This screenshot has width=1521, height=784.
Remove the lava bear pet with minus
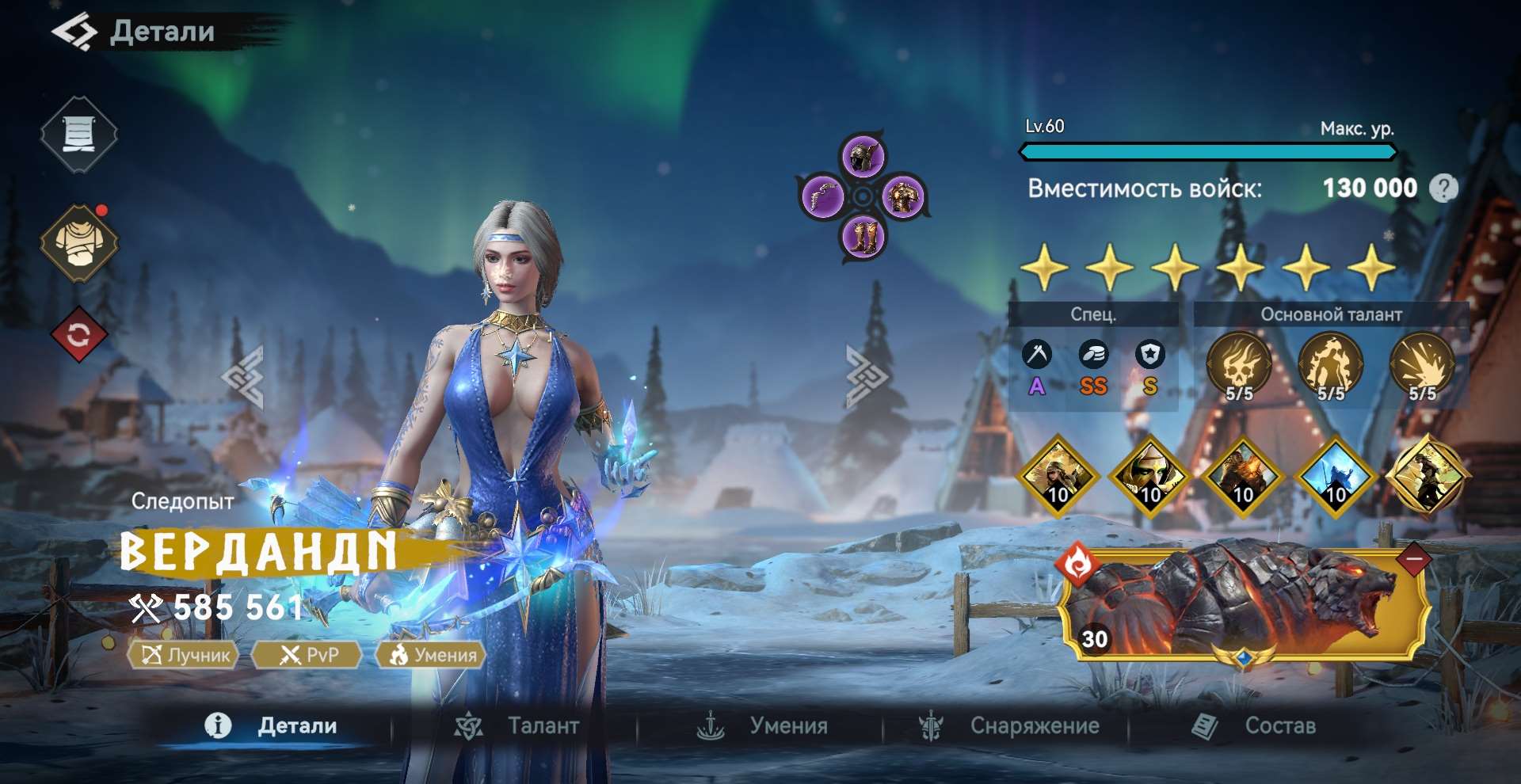click(x=1415, y=560)
